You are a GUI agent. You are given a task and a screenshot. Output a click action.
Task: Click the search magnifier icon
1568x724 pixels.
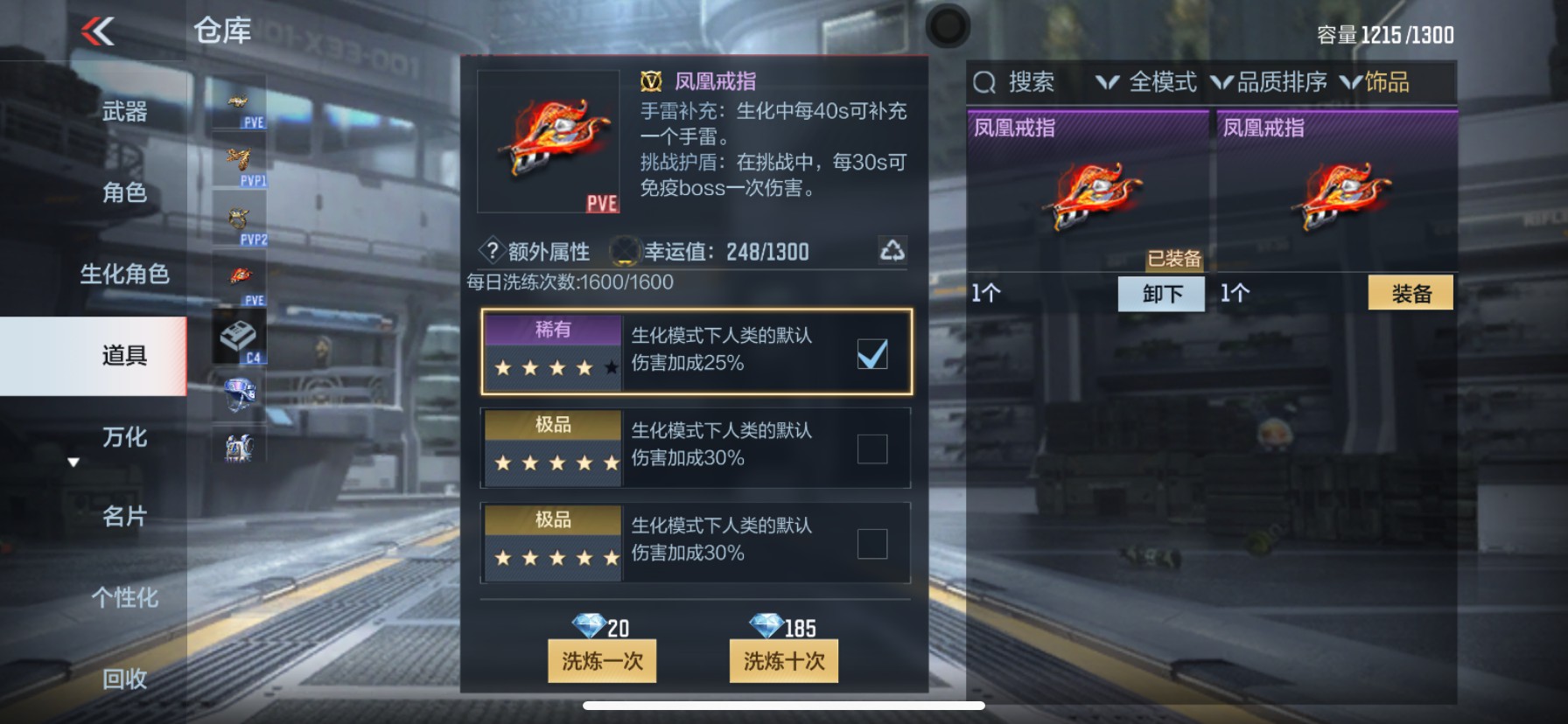coord(985,83)
